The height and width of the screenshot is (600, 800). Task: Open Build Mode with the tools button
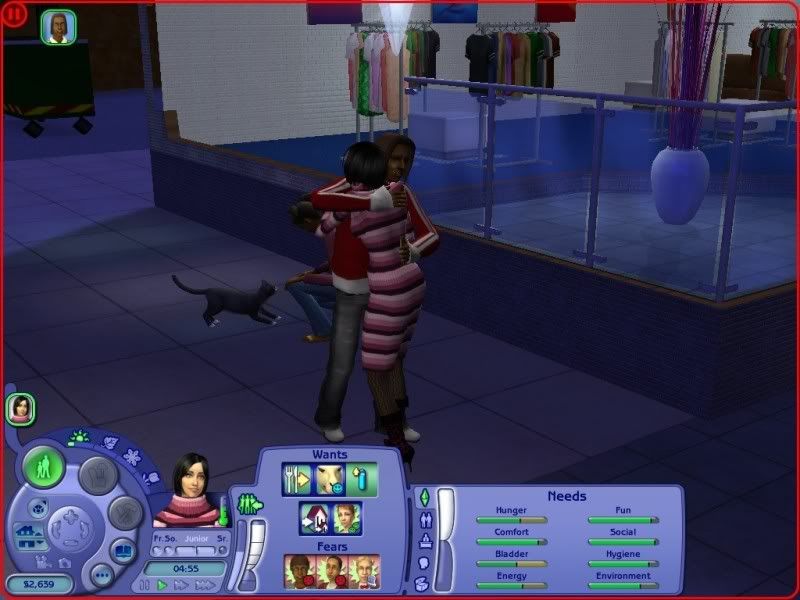[125, 514]
